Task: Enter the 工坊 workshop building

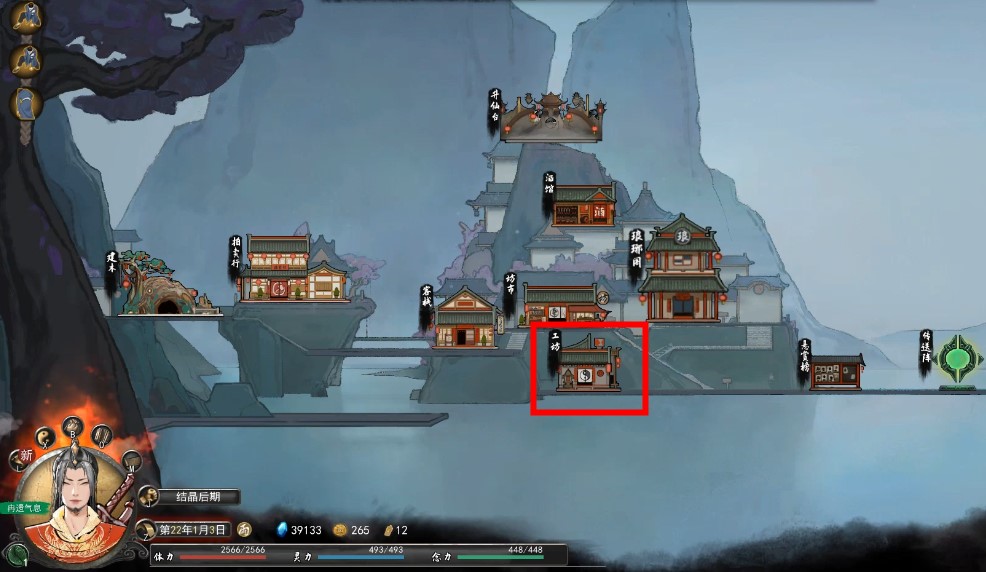Action: coord(588,367)
